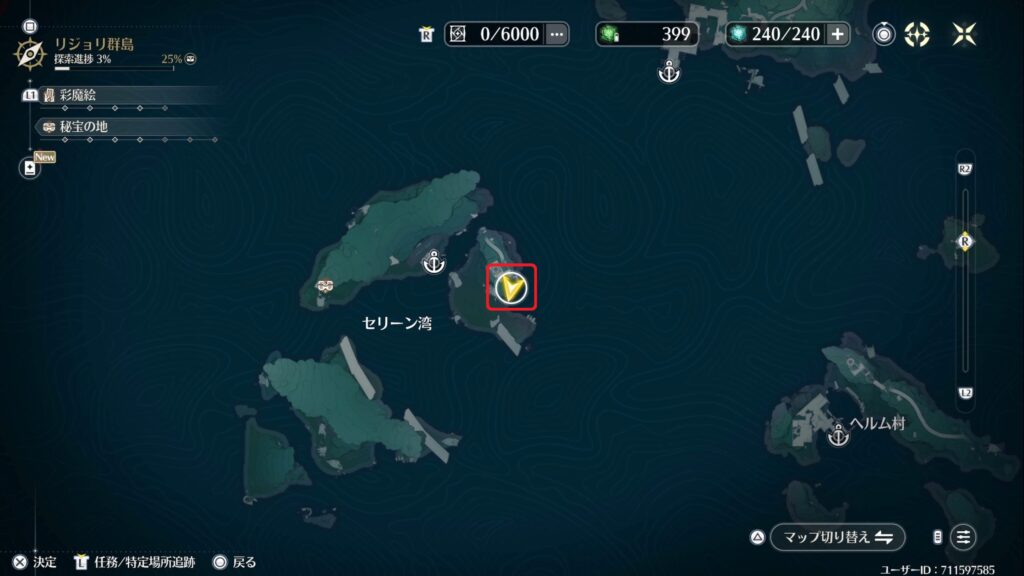Click the map zoom slider handle

[x=965, y=241]
